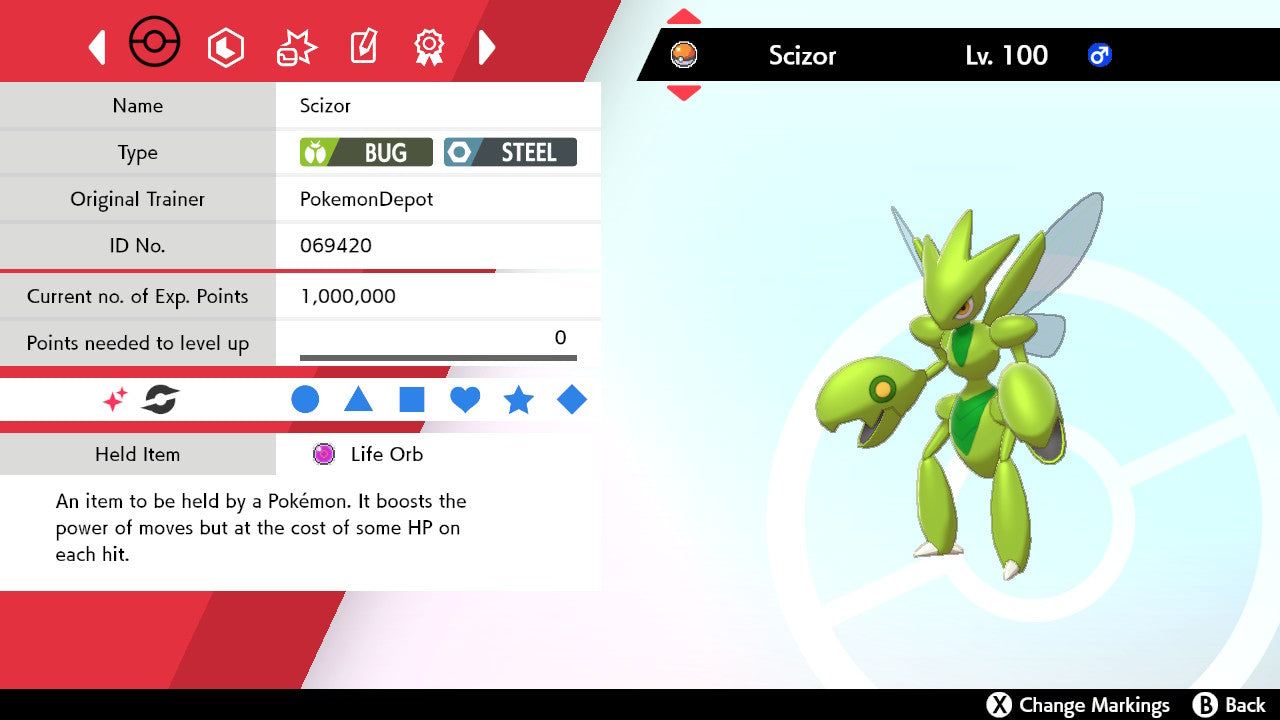The width and height of the screenshot is (1280, 720).
Task: Toggle the triangle marking
Action: (x=358, y=400)
